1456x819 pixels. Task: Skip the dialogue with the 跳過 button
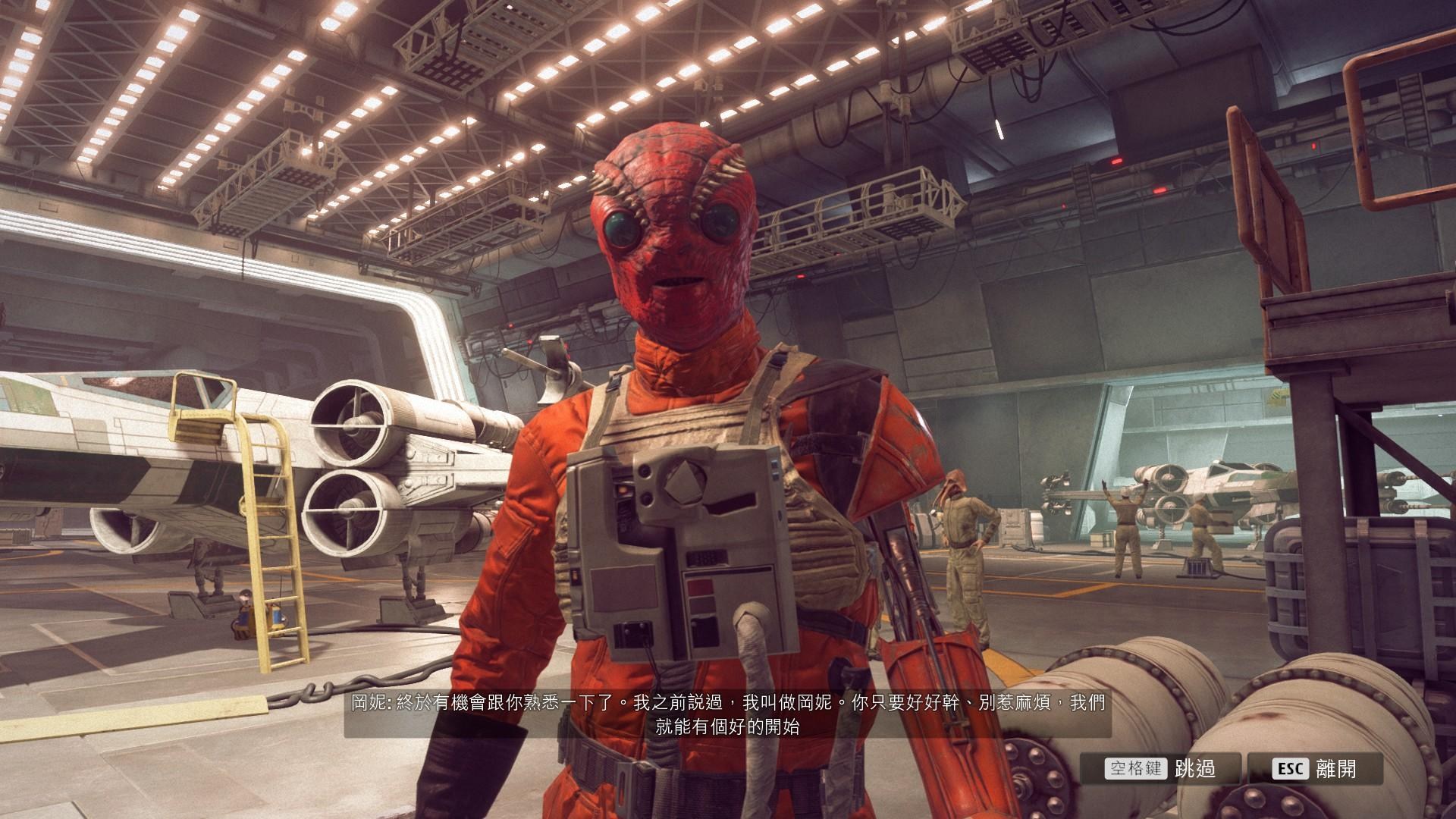1161,769
